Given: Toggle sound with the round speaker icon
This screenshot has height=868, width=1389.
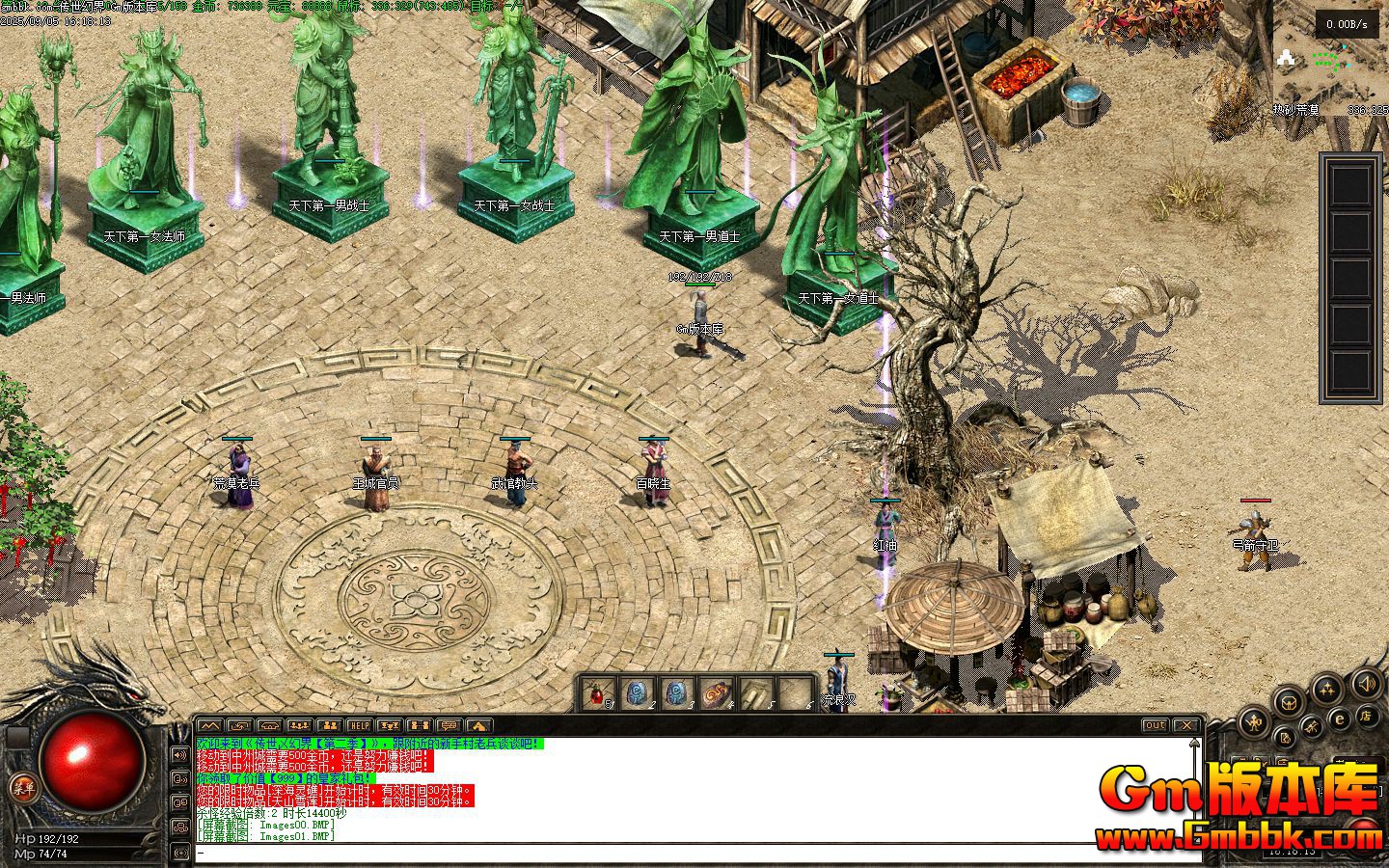Looking at the screenshot, I should (1367, 685).
